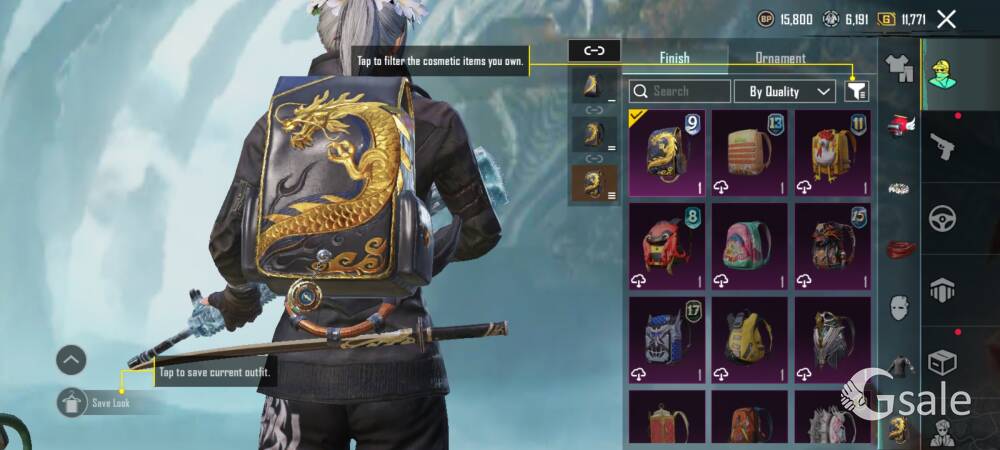Open the By Quality sort dropdown
The height and width of the screenshot is (450, 1000).
pyautogui.click(x=785, y=91)
